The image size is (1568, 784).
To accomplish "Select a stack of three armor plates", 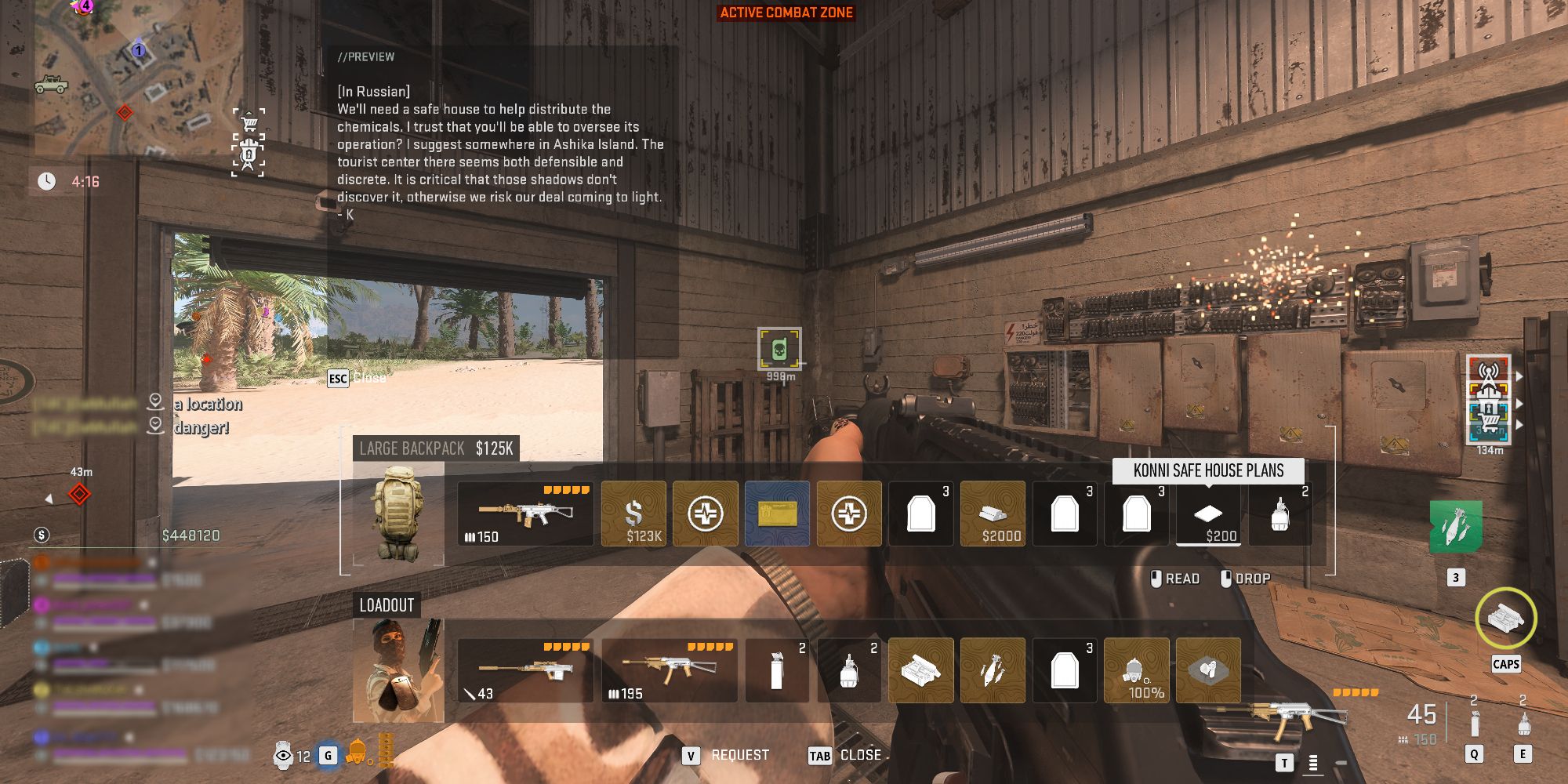I will pyautogui.click(x=920, y=514).
